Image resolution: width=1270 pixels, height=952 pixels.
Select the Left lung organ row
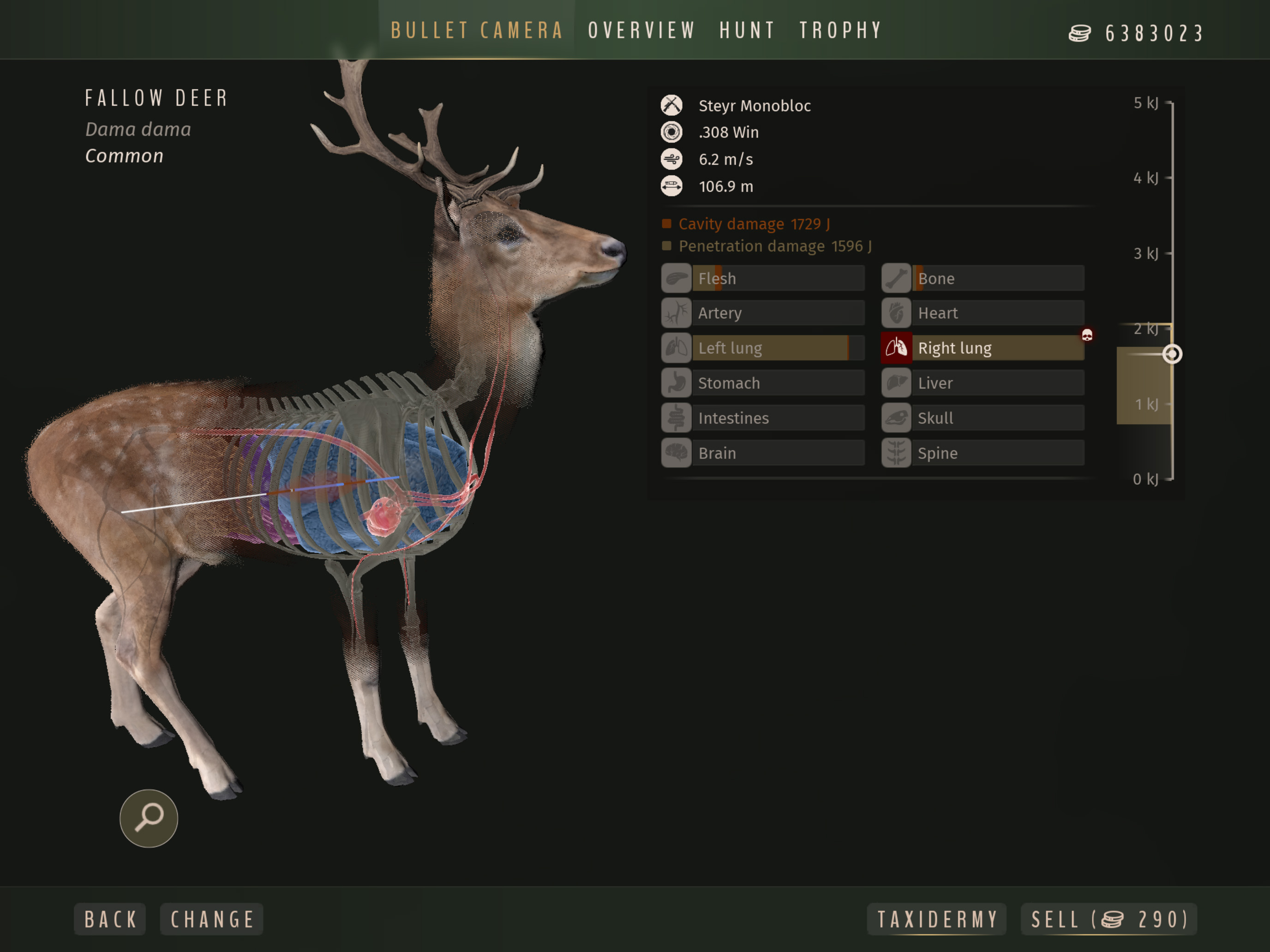[763, 348]
